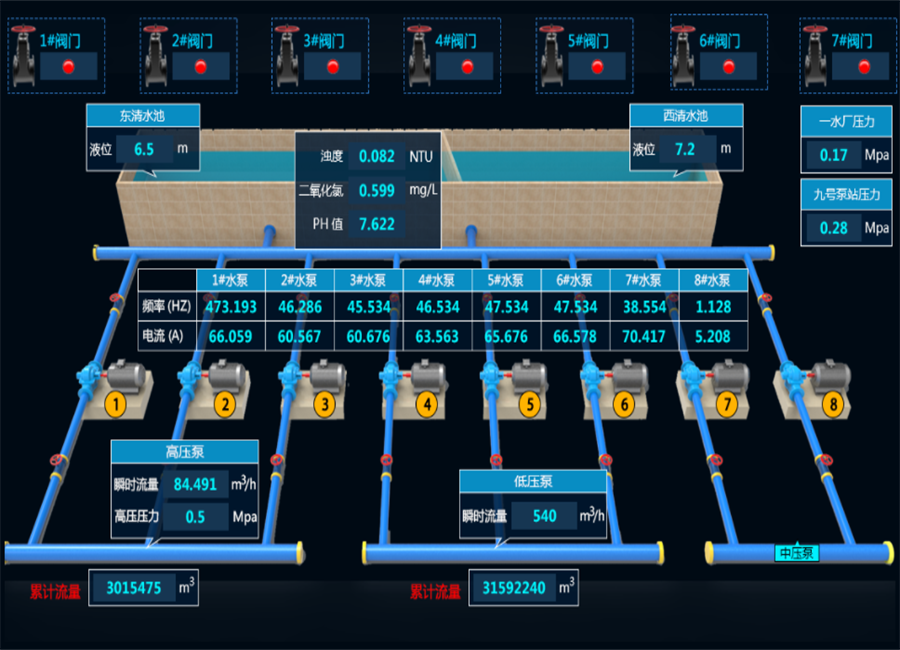This screenshot has height=650, width=900.
Task: Toggle the 6#阀门 red indicator
Action: (x=730, y=67)
